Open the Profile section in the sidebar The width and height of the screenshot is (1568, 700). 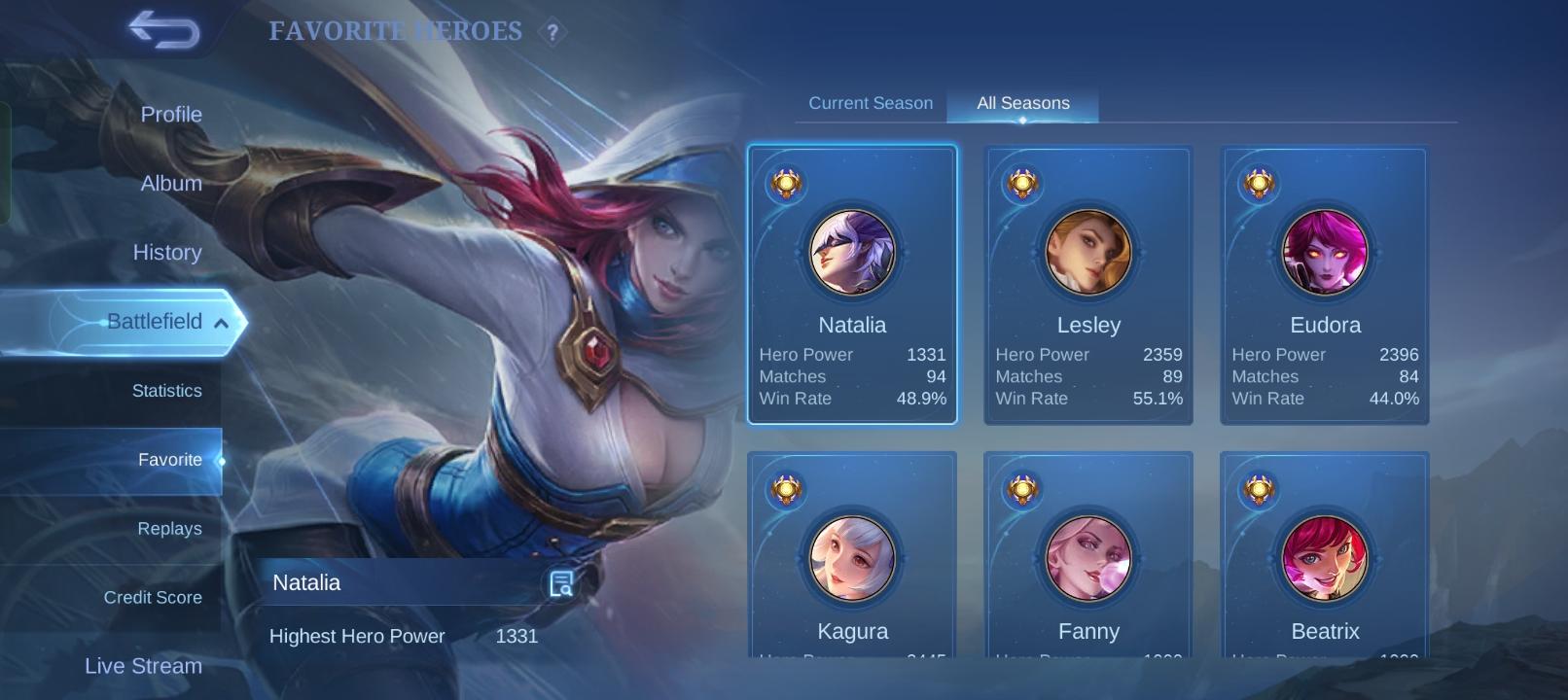click(171, 114)
